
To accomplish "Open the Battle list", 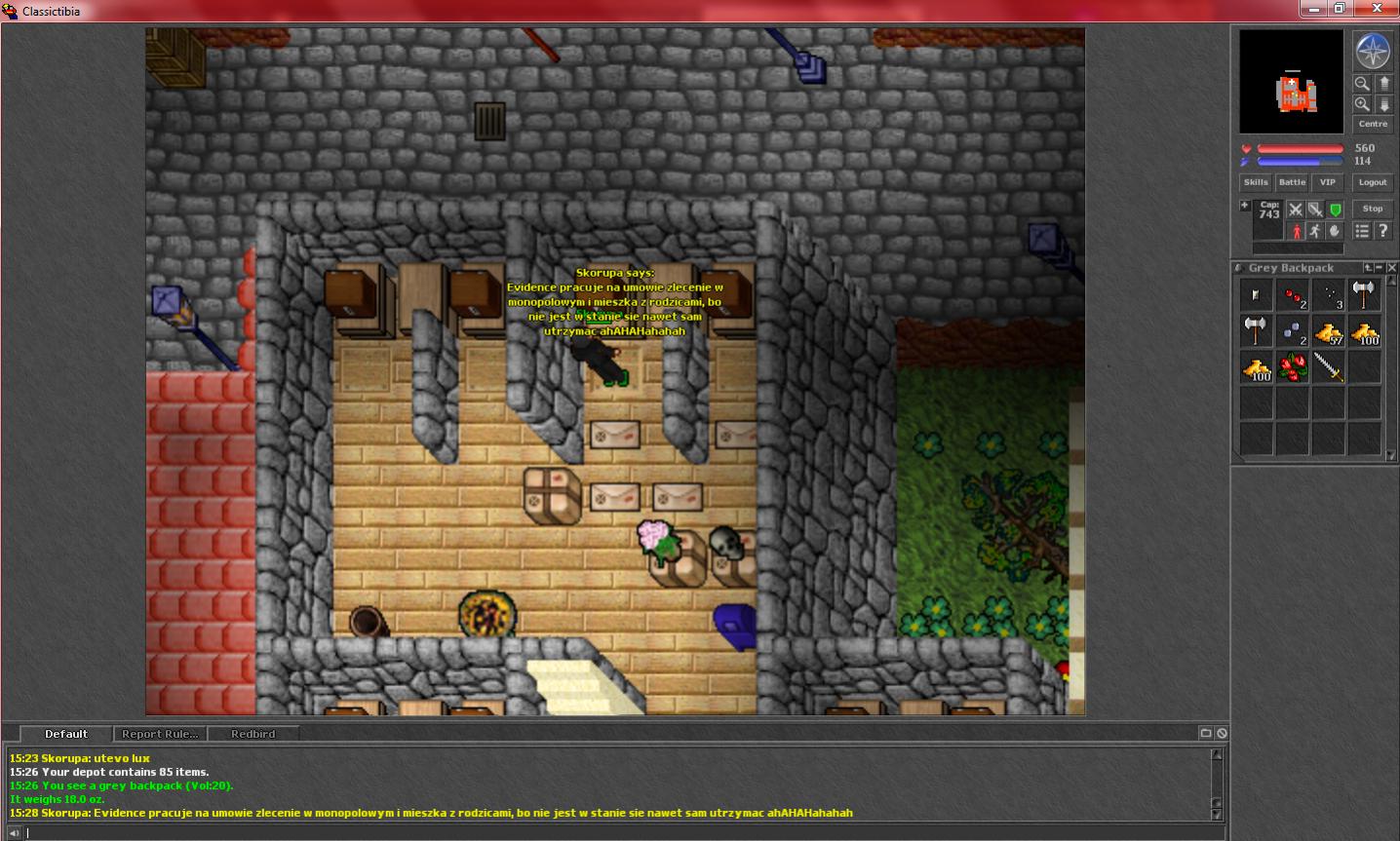I will 1292,182.
